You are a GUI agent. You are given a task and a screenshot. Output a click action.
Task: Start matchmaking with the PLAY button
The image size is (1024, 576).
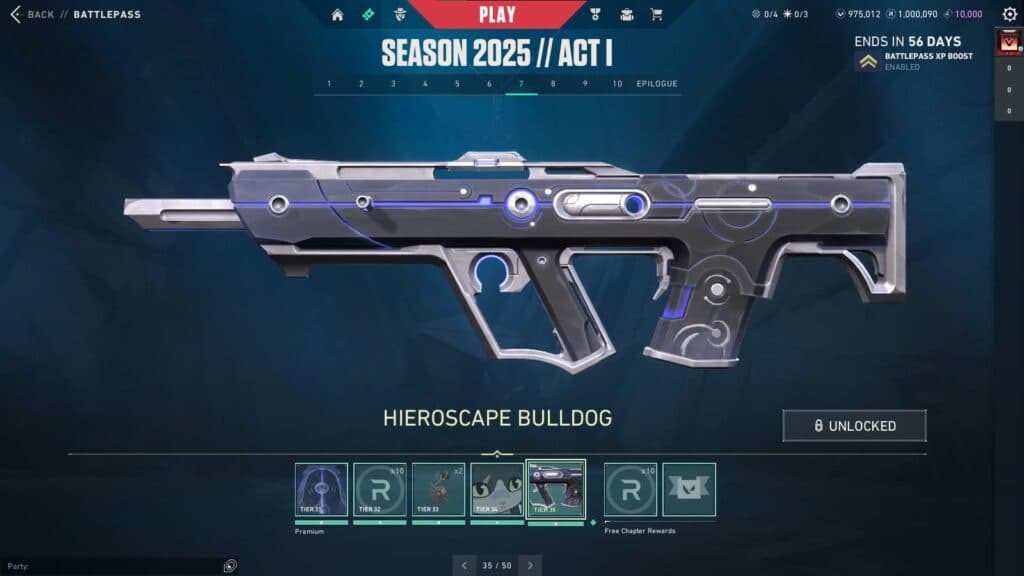pos(497,15)
